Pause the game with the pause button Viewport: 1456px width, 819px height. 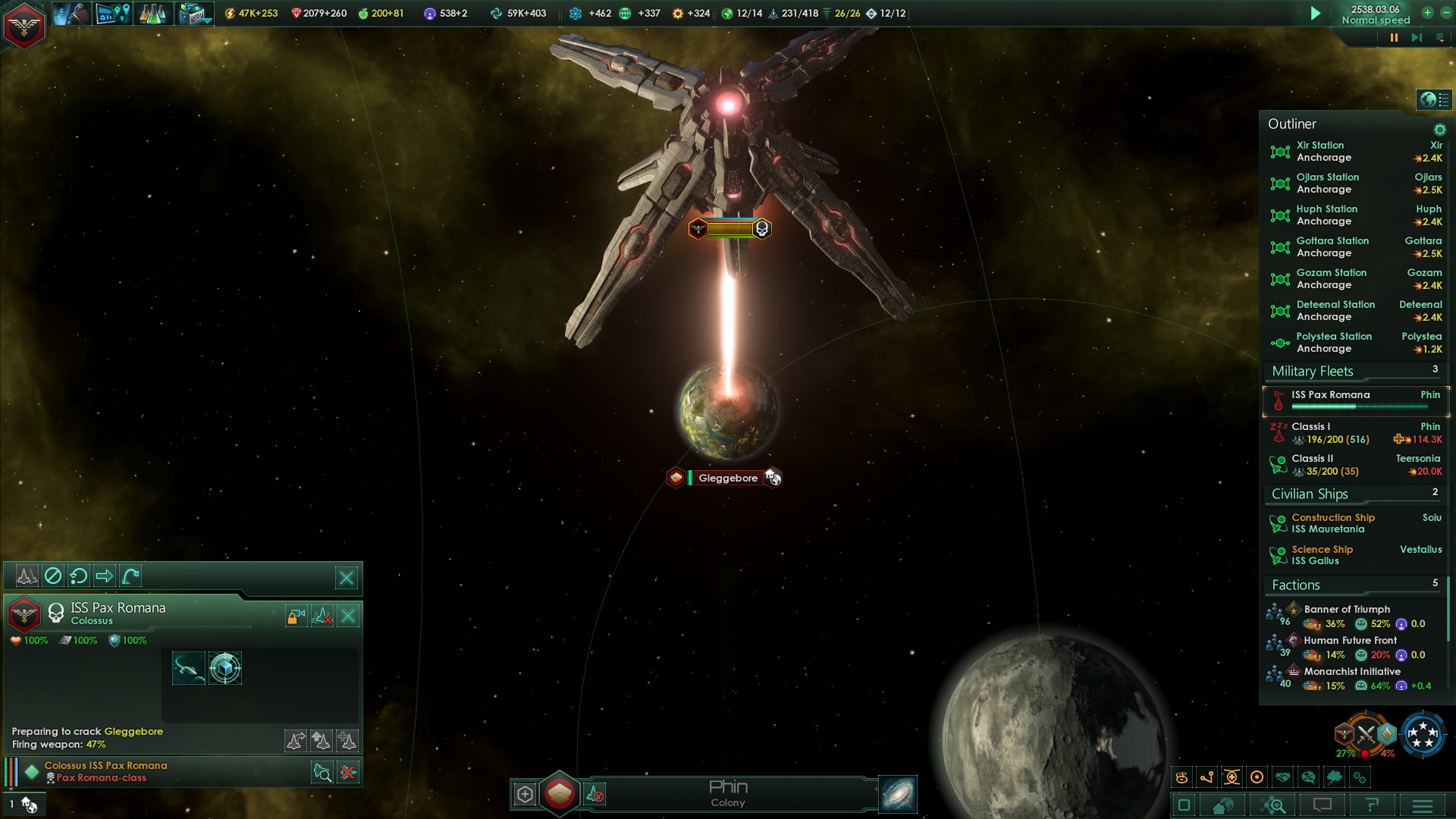pos(1394,37)
